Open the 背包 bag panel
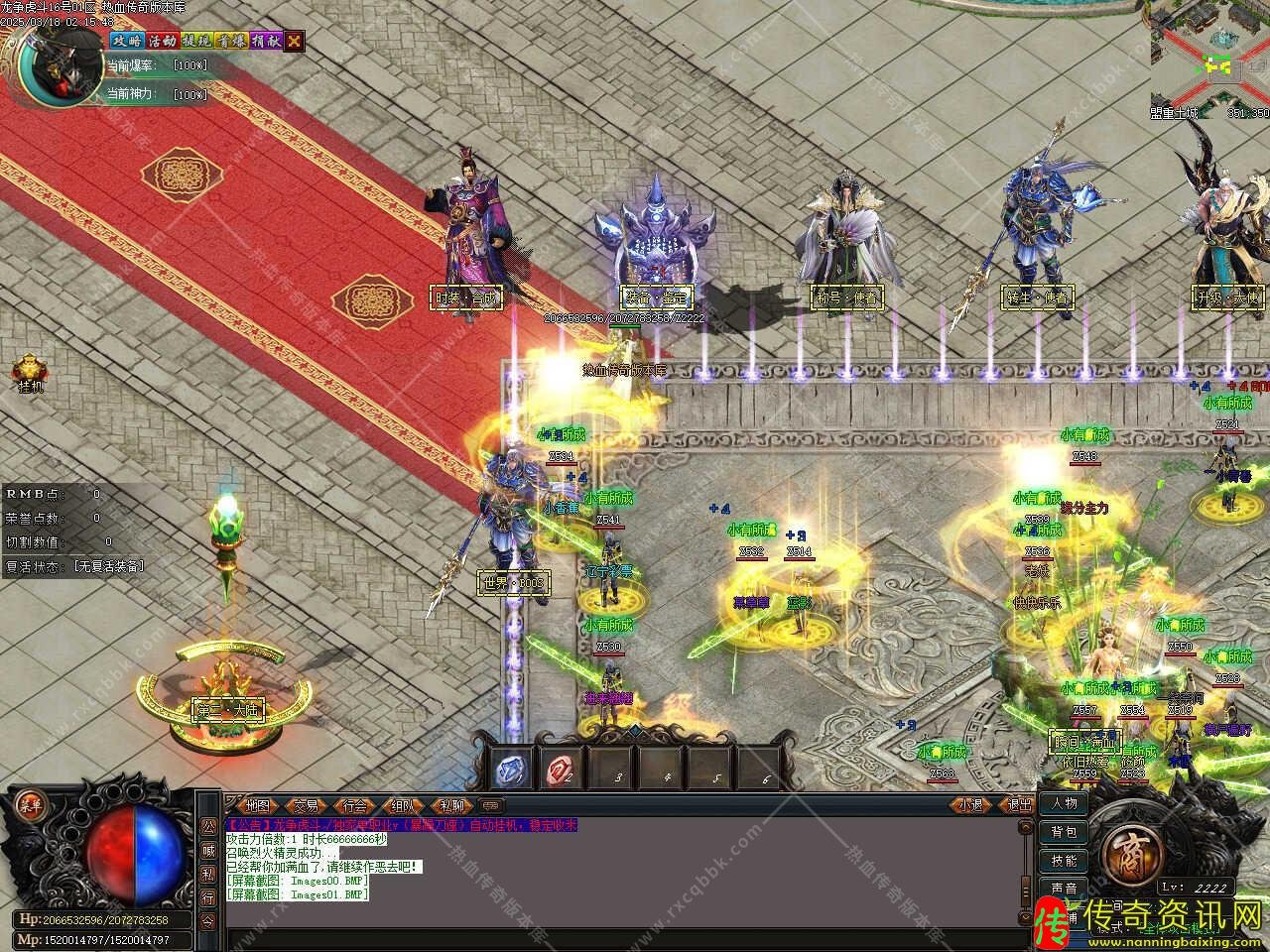The width and height of the screenshot is (1270, 952). 1065,832
